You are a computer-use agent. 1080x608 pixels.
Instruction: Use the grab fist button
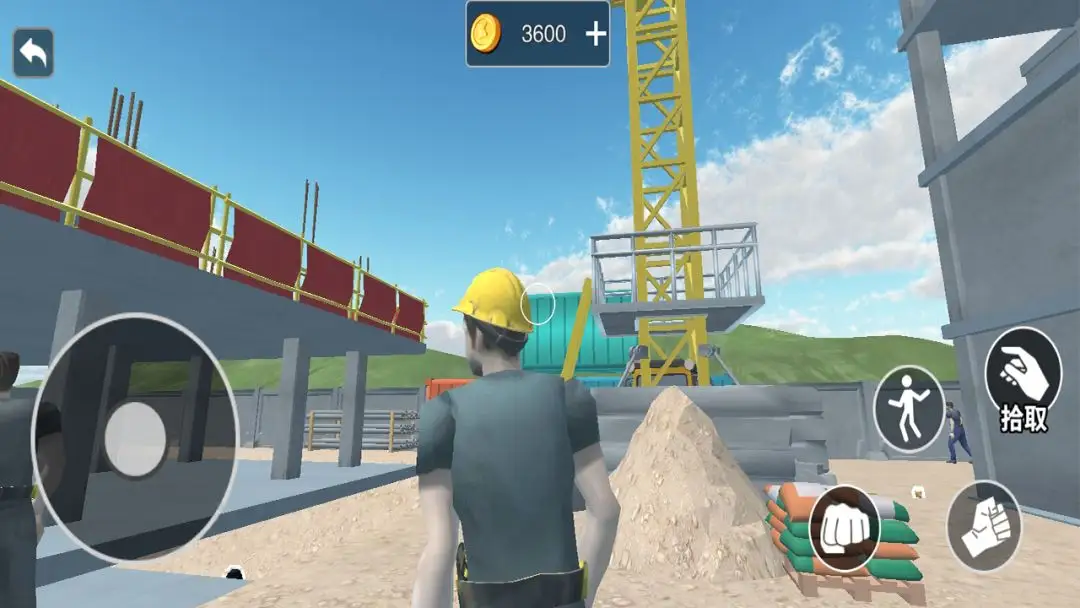click(984, 526)
